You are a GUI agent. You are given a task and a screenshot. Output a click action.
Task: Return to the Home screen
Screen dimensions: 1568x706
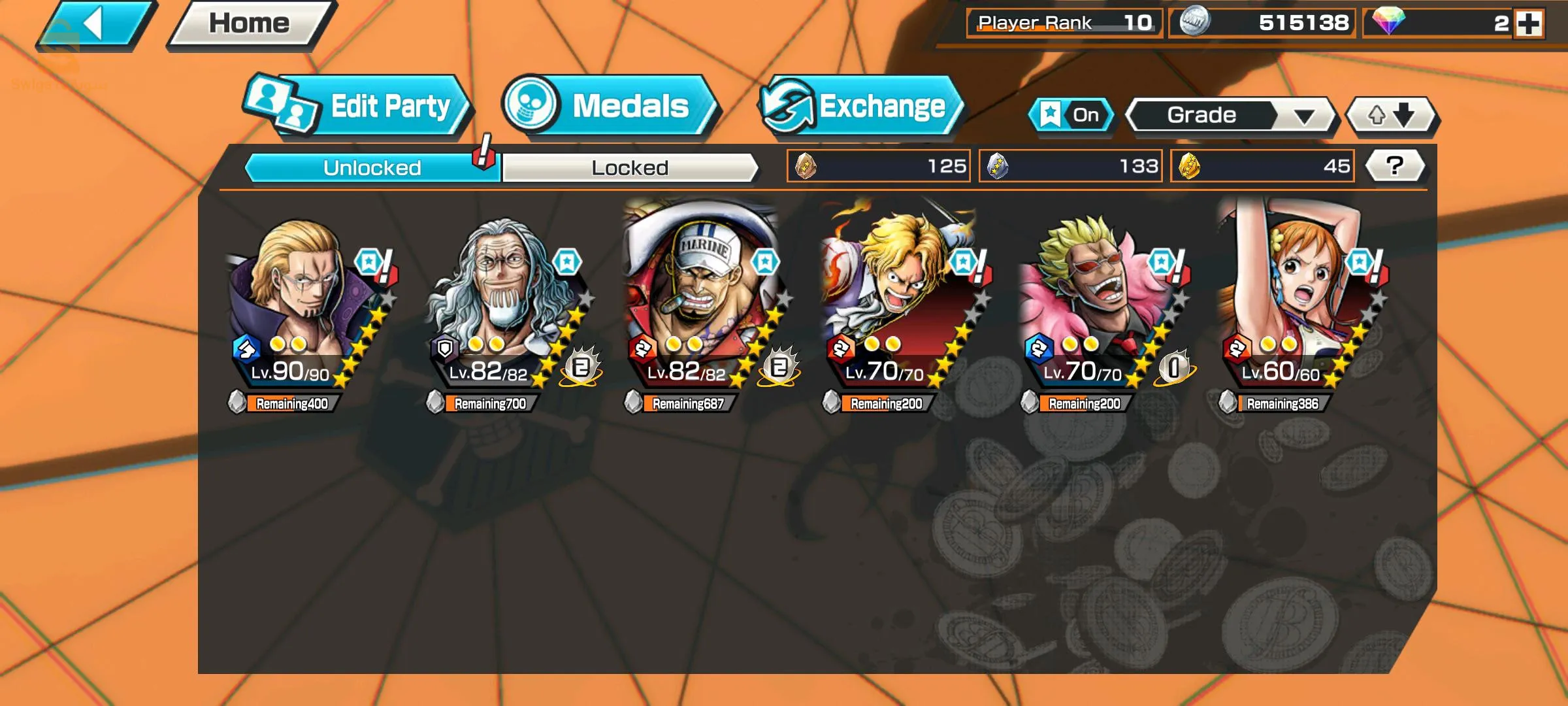(250, 25)
